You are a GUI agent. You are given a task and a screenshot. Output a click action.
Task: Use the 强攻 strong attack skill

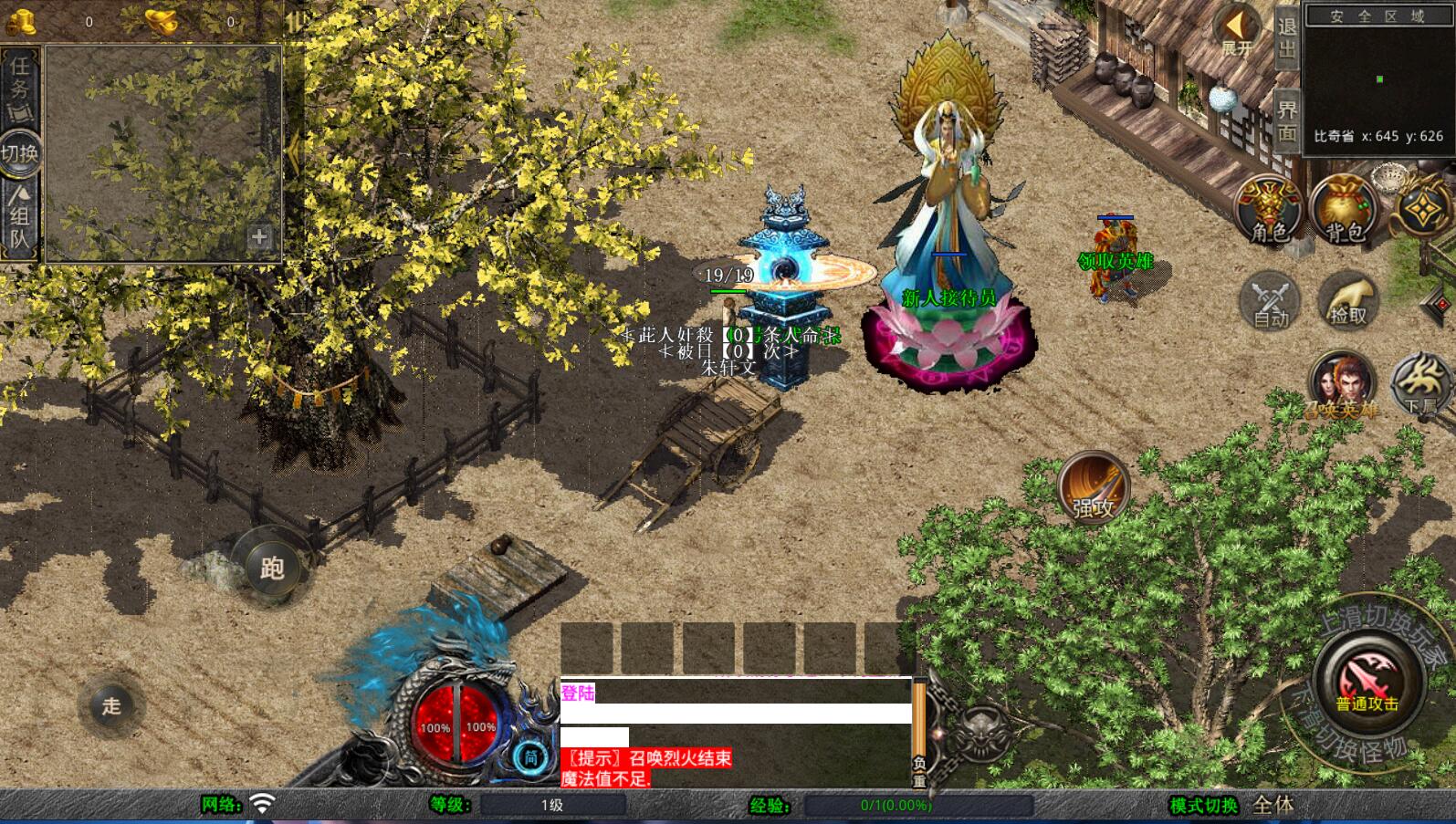click(1094, 487)
